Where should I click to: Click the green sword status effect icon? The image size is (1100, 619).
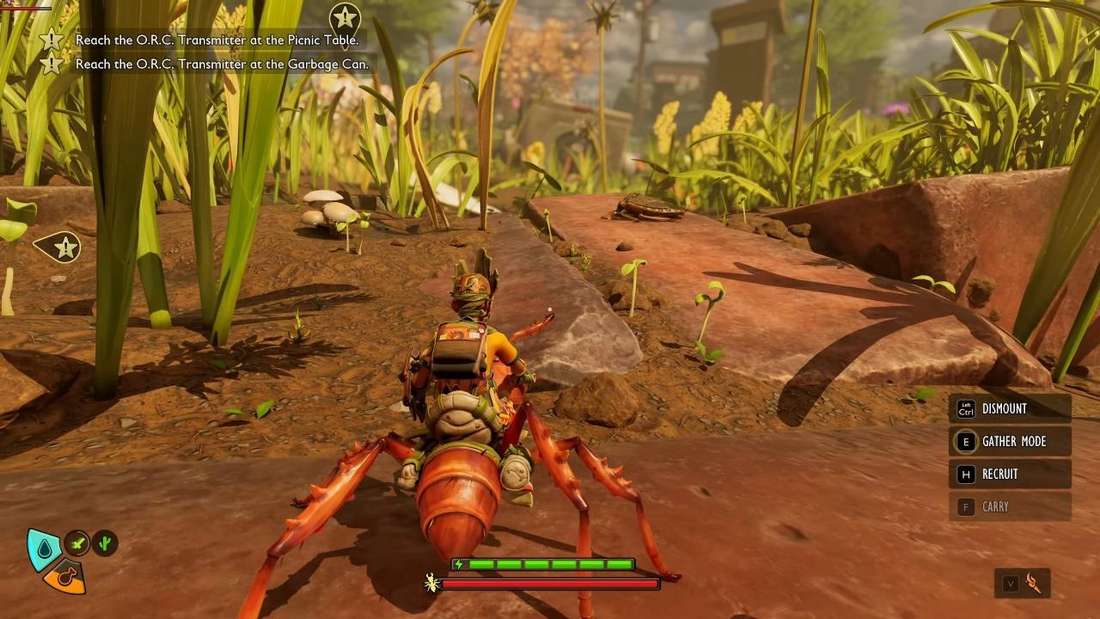point(78,543)
